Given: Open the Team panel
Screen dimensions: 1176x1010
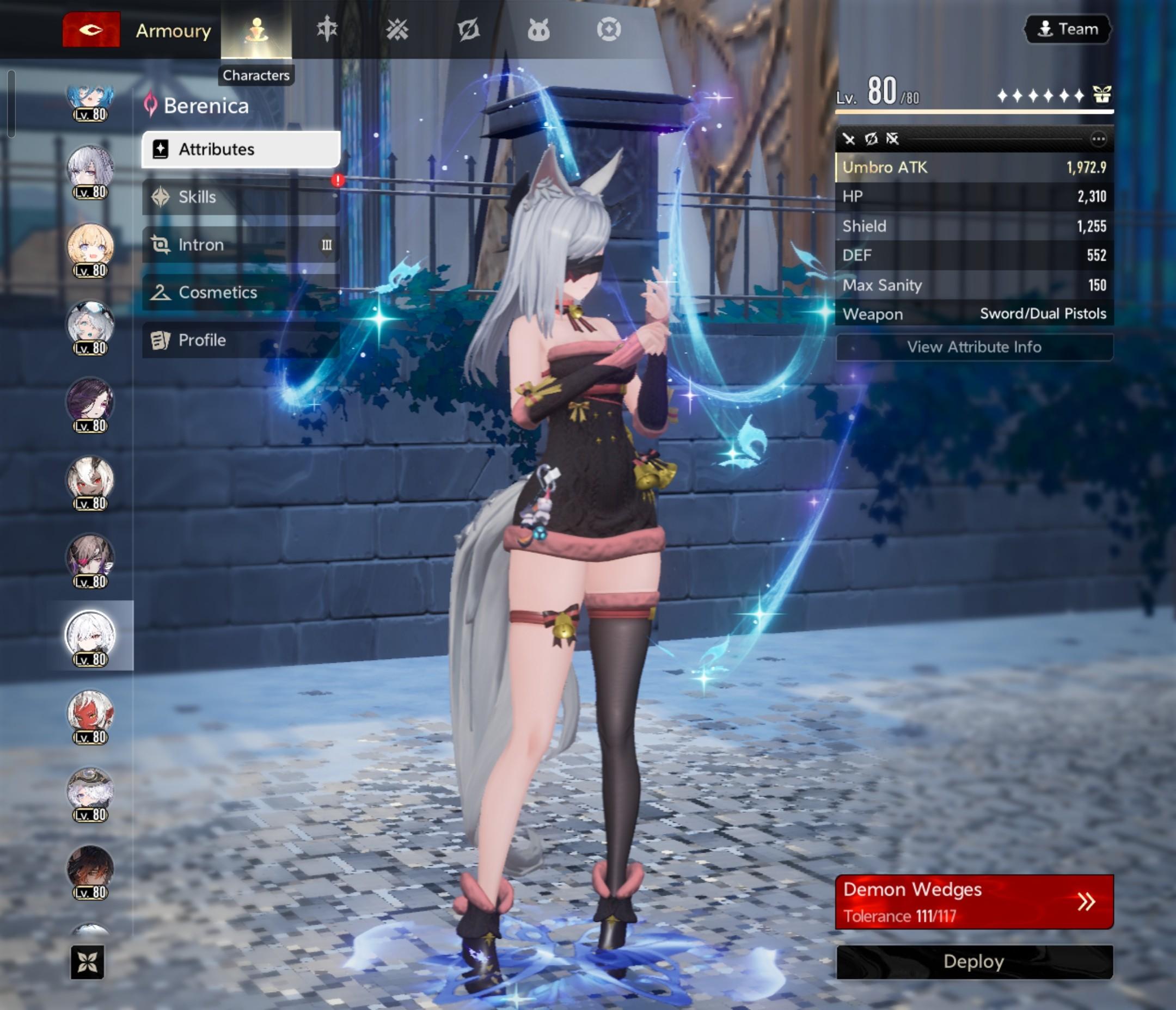Looking at the screenshot, I should pos(1068,29).
